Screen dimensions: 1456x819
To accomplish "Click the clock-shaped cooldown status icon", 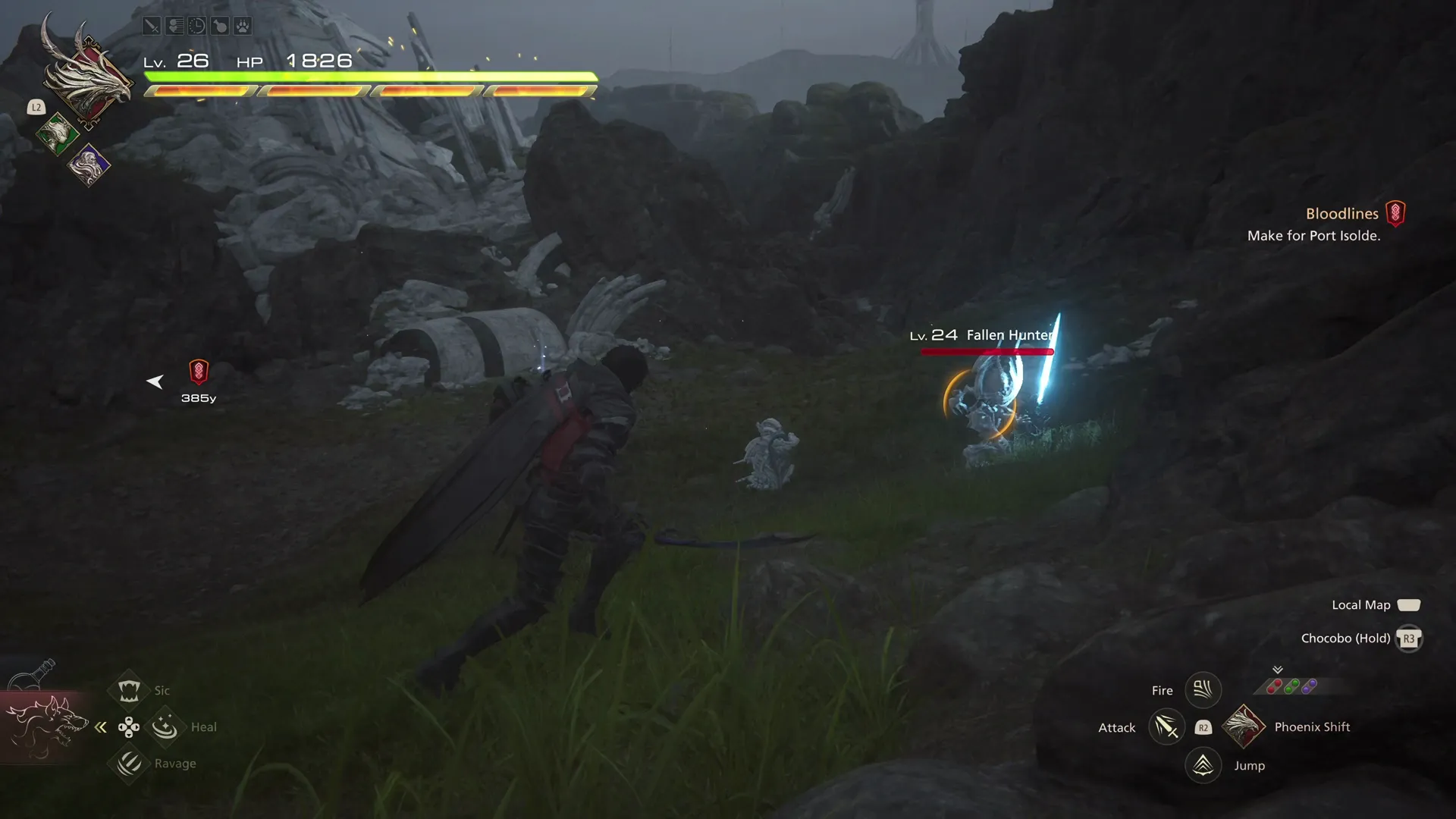I will tap(197, 25).
